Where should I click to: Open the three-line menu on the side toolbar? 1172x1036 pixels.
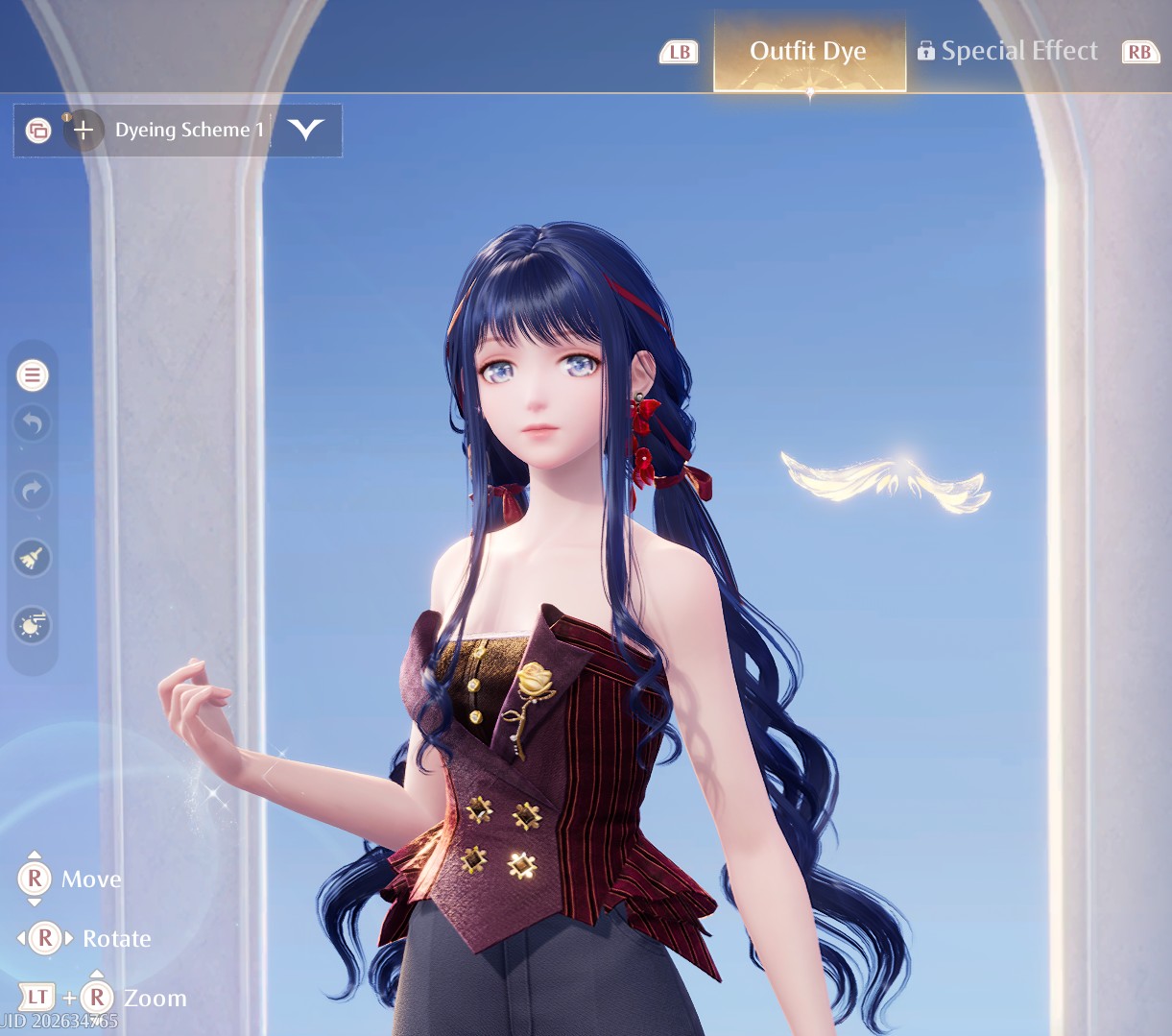[x=33, y=375]
